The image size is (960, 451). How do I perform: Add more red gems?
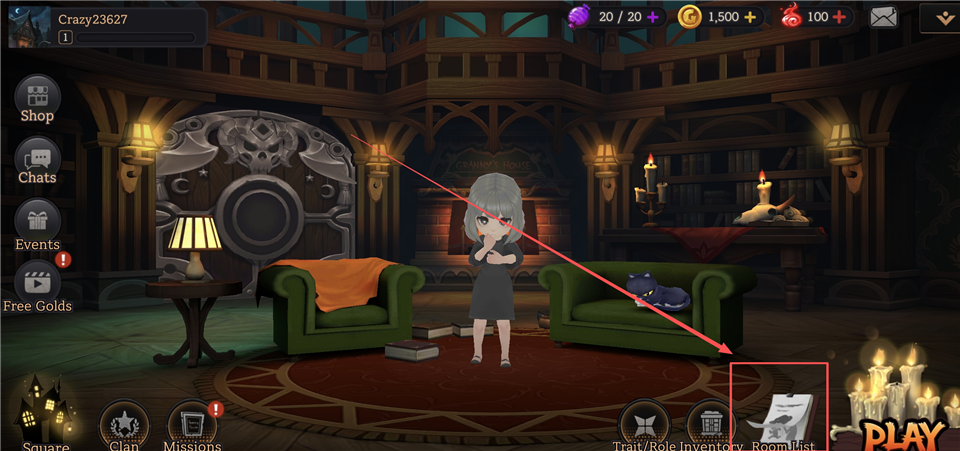pos(838,17)
